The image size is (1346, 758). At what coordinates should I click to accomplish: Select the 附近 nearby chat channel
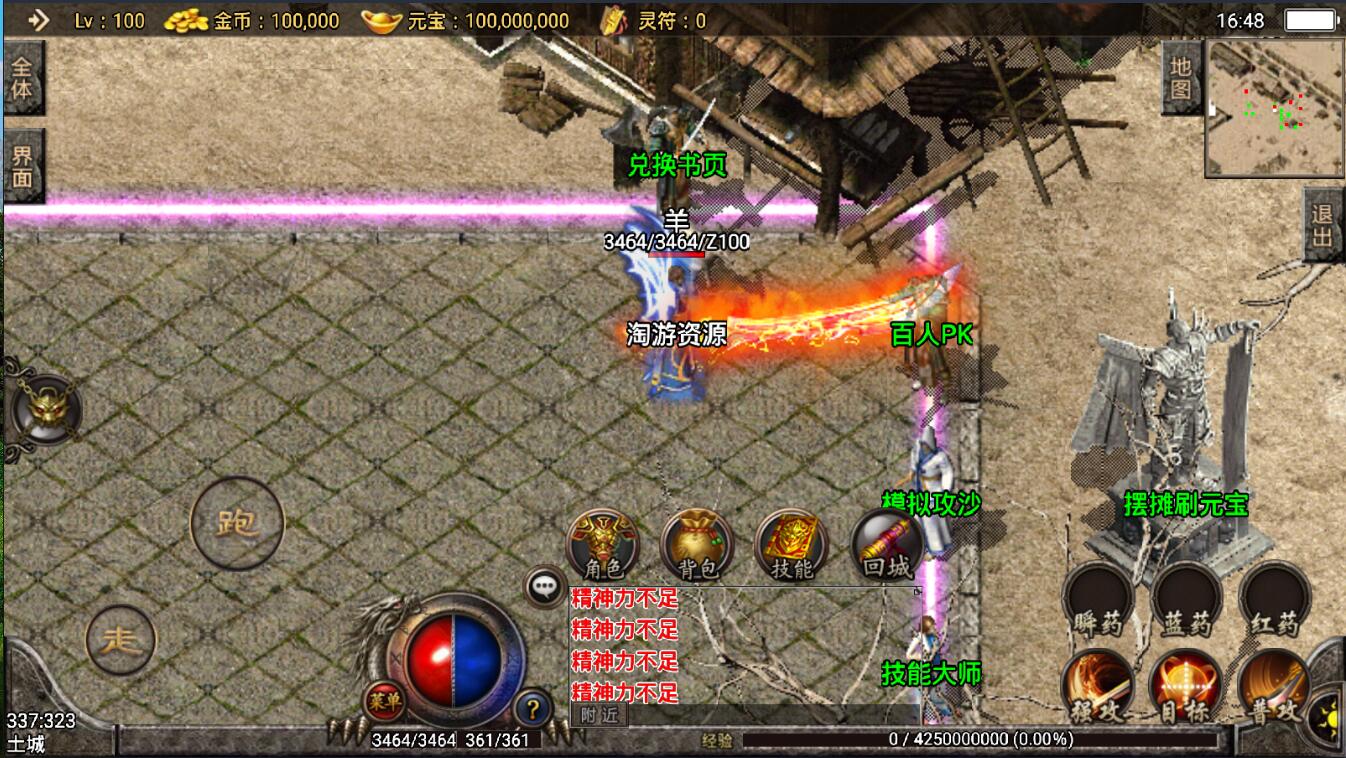600,715
